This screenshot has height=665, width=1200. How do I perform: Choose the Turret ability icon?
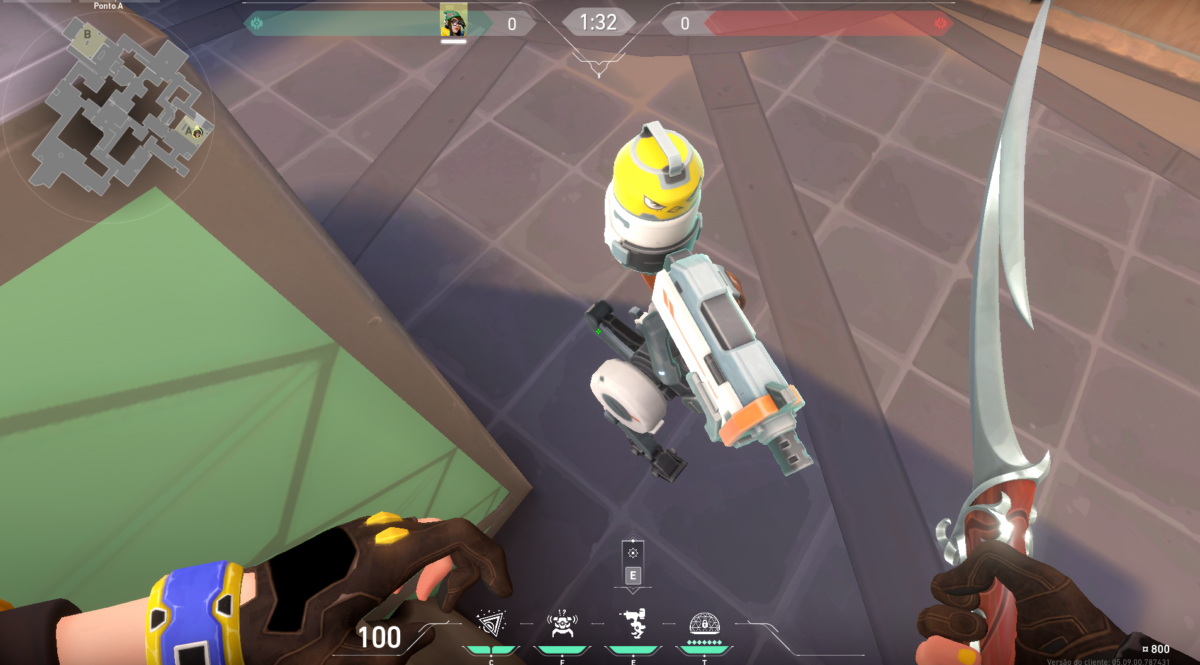coord(632,626)
